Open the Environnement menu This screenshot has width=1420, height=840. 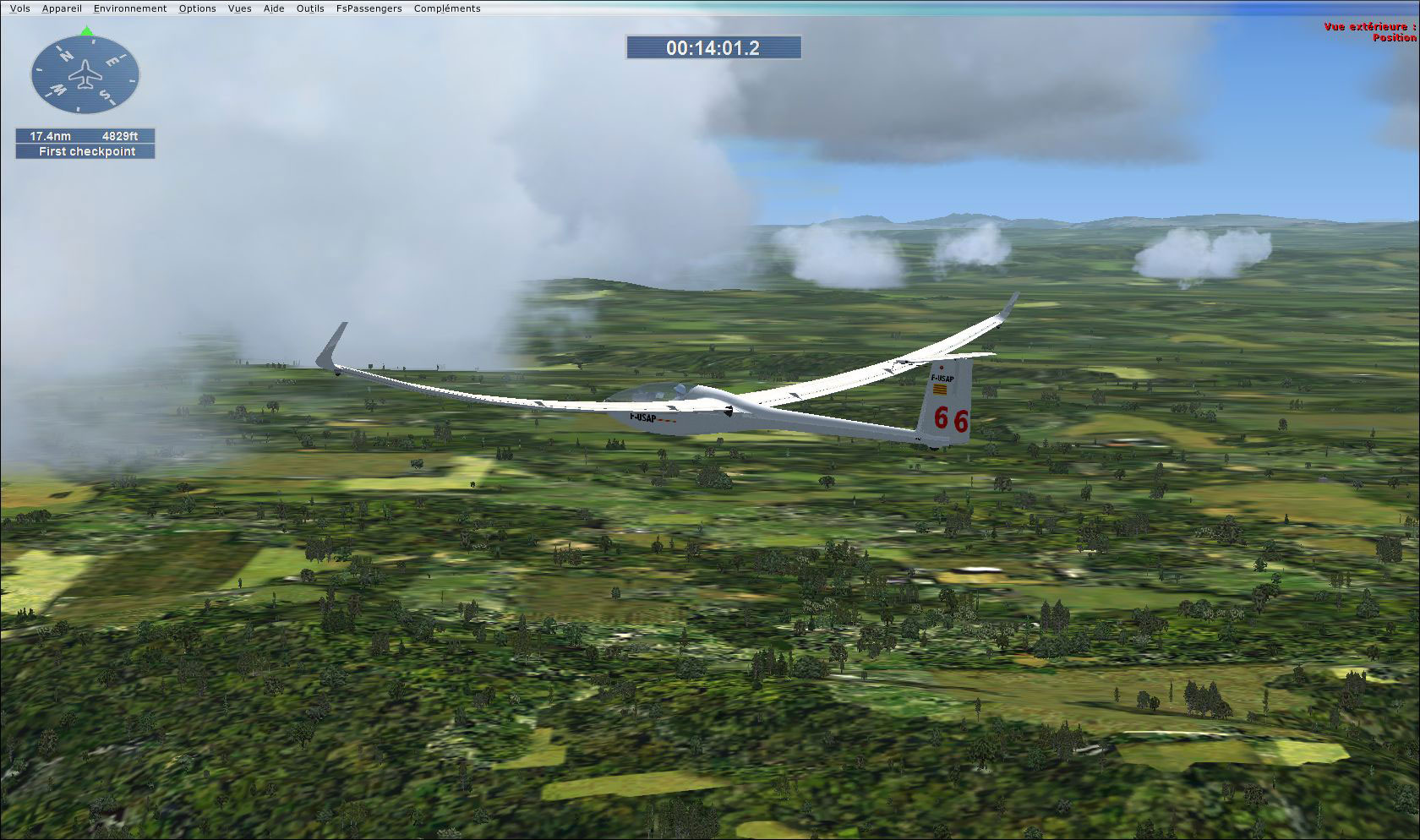(129, 8)
